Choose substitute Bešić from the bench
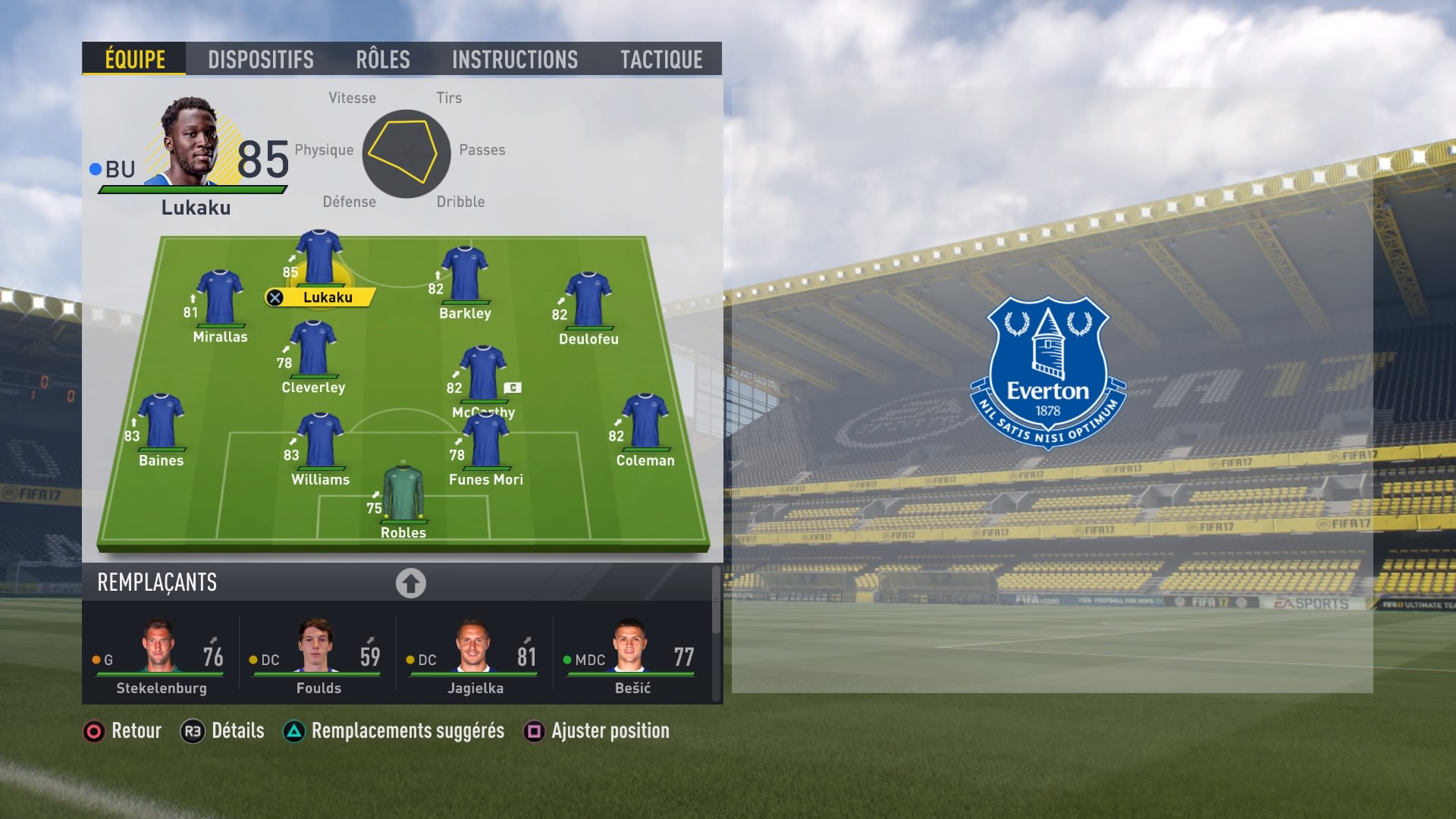This screenshot has width=1456, height=819. (632, 657)
